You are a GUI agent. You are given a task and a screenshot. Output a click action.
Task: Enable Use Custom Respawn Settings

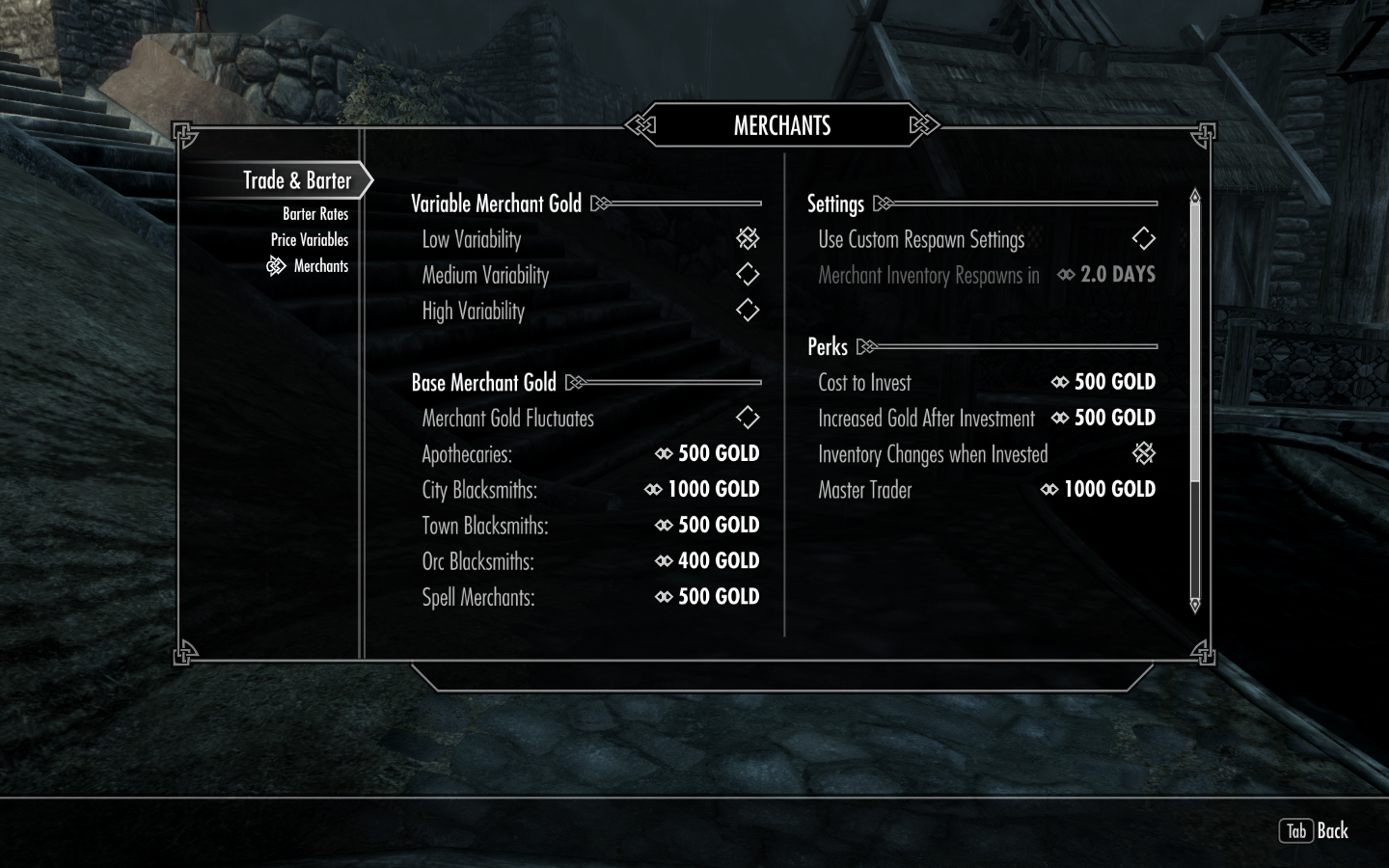pyautogui.click(x=1143, y=239)
